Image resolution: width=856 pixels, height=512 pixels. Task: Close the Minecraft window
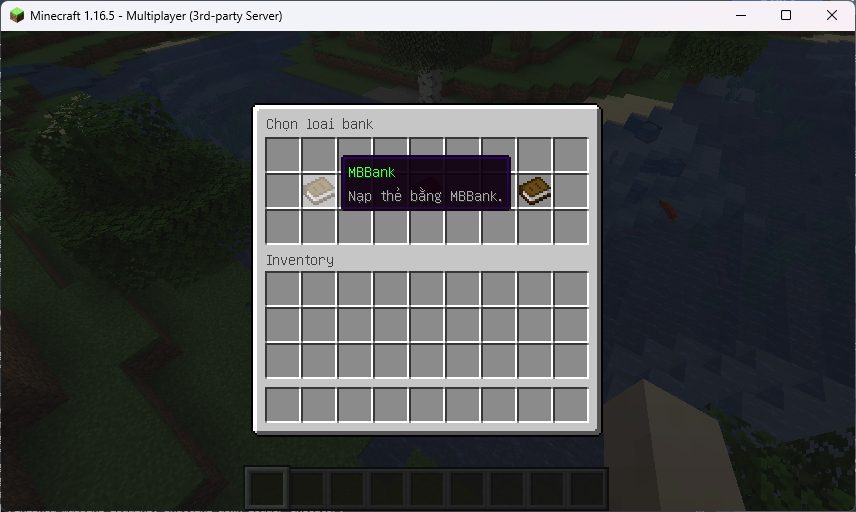click(x=831, y=15)
